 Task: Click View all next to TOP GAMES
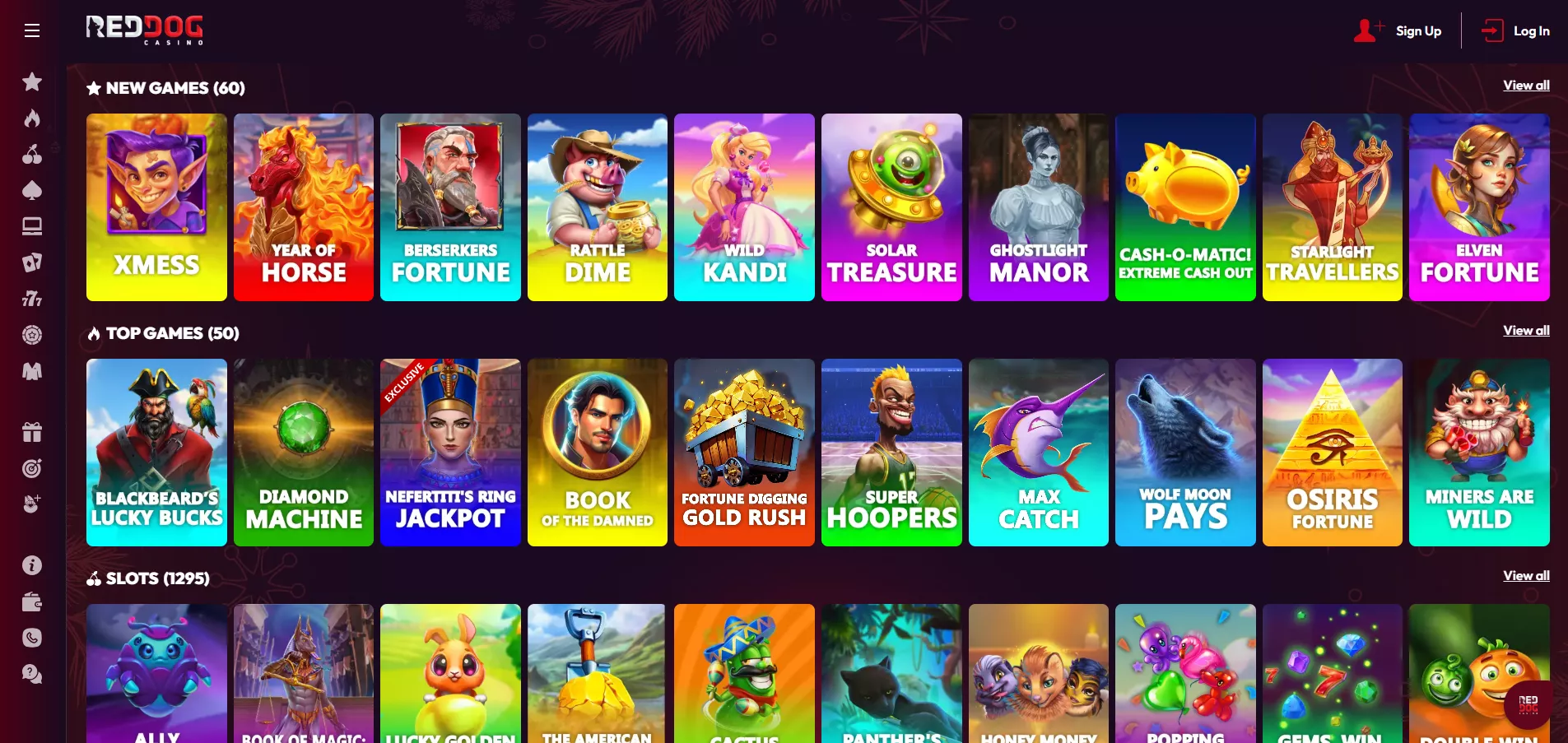[1525, 330]
